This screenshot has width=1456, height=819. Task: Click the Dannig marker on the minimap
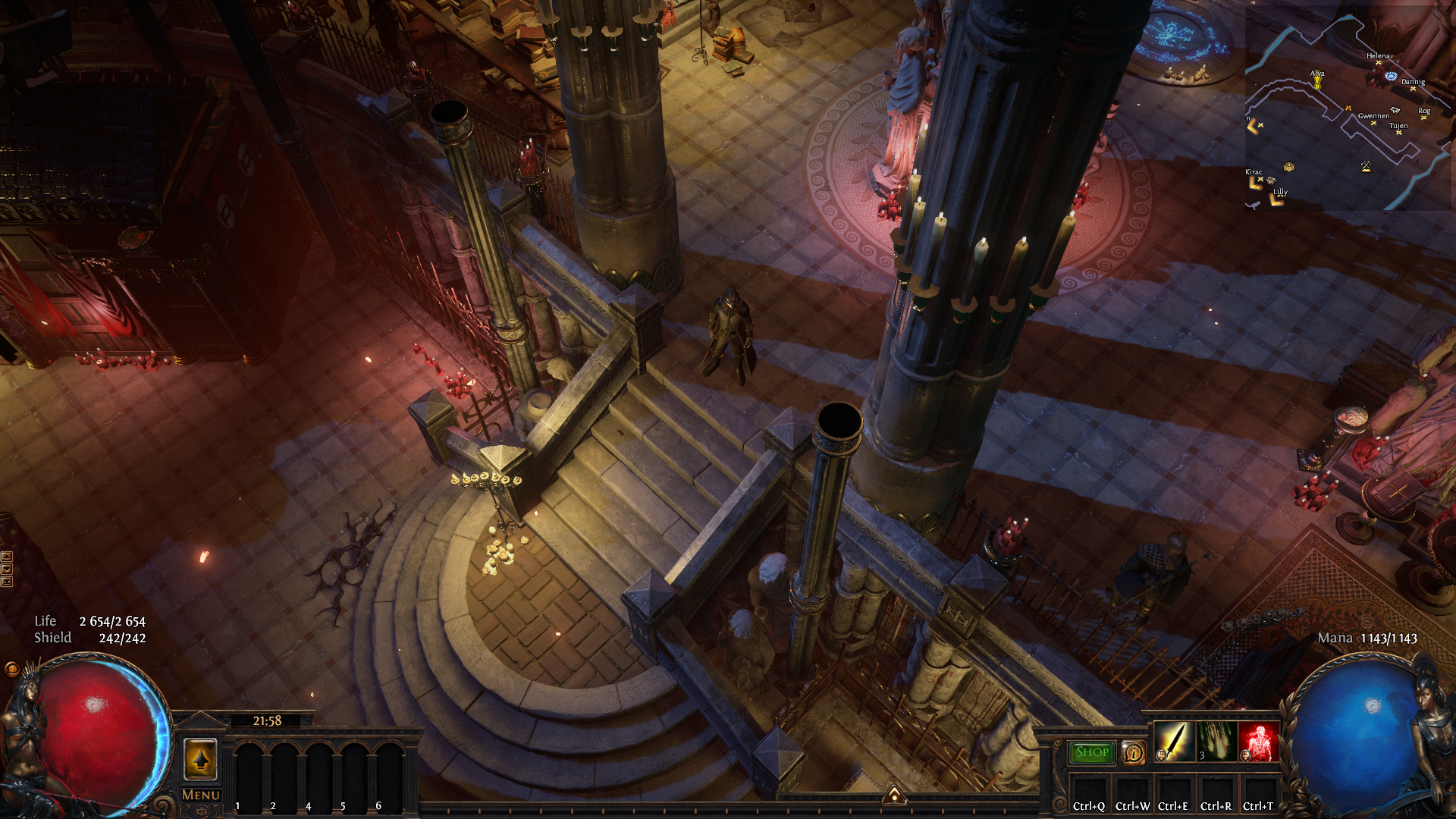point(1413,89)
